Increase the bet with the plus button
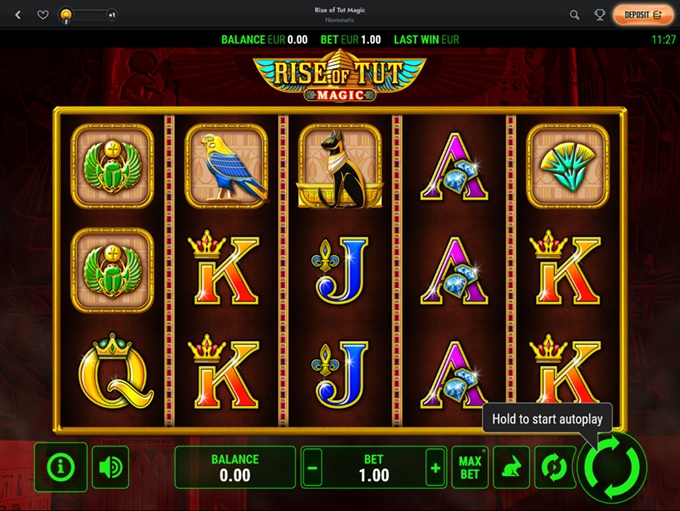The image size is (680, 511). (434, 467)
